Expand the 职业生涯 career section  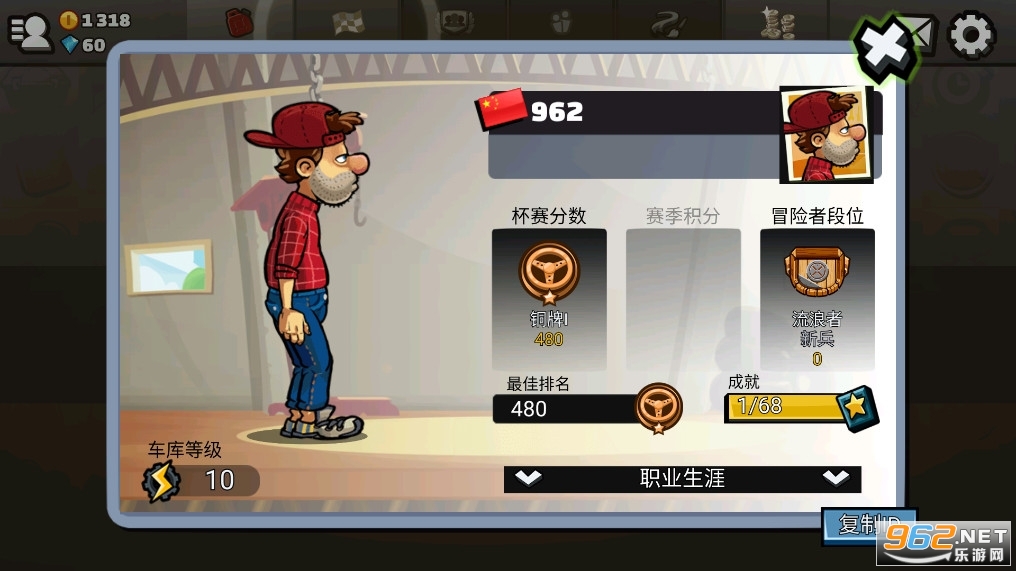682,478
